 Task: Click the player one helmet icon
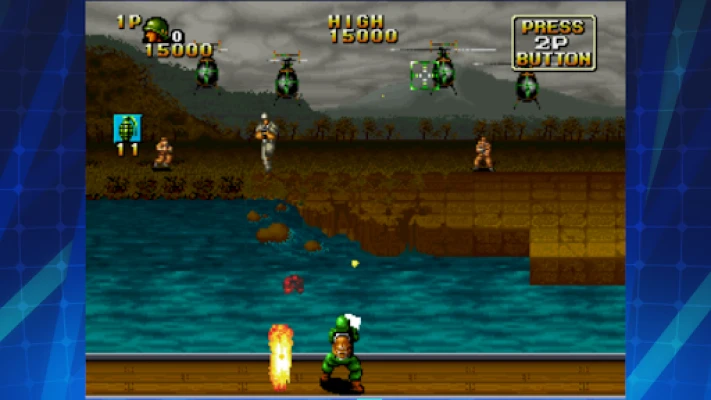click(156, 27)
